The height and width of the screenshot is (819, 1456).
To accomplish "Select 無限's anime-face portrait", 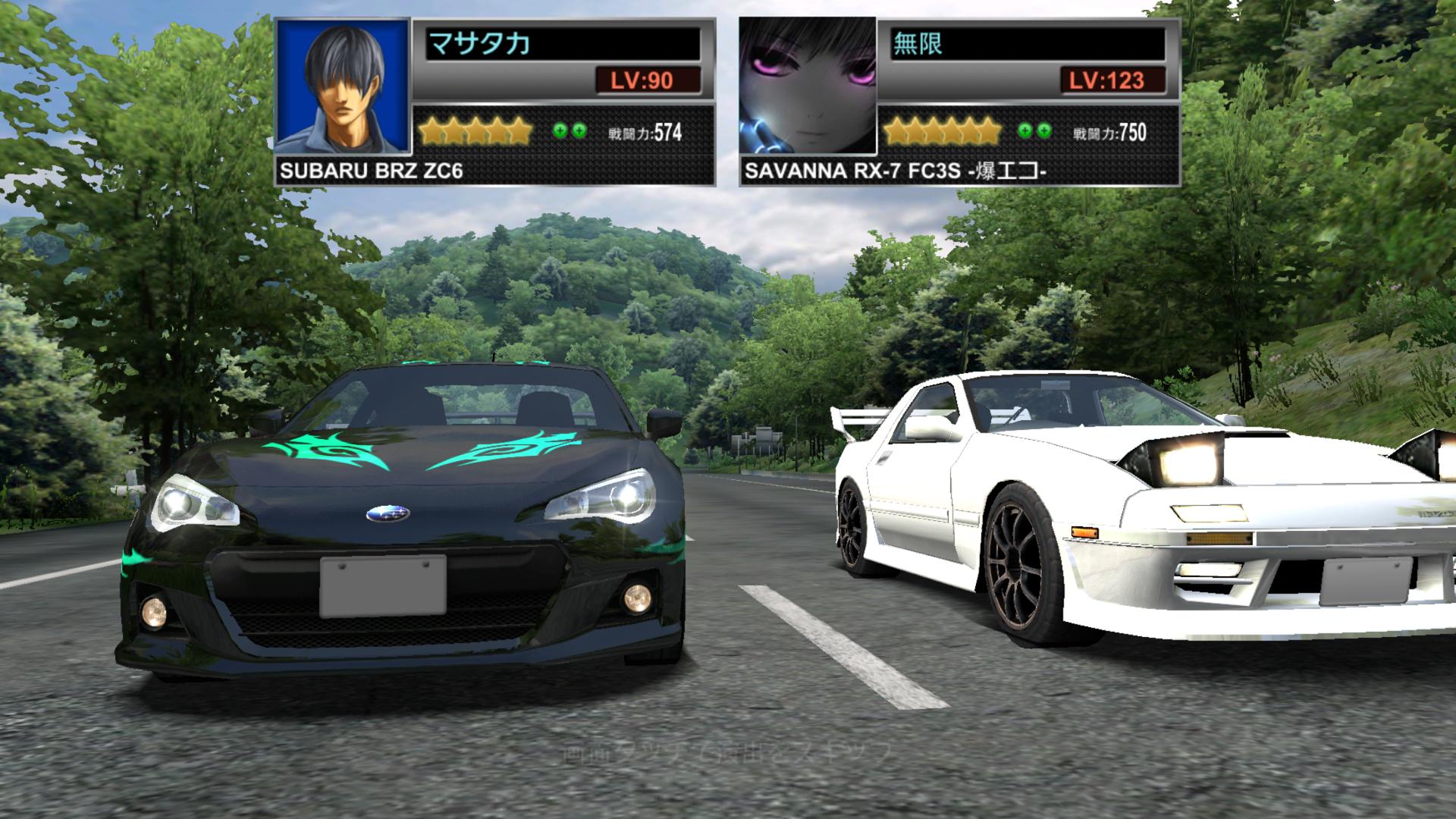I will pyautogui.click(x=808, y=85).
